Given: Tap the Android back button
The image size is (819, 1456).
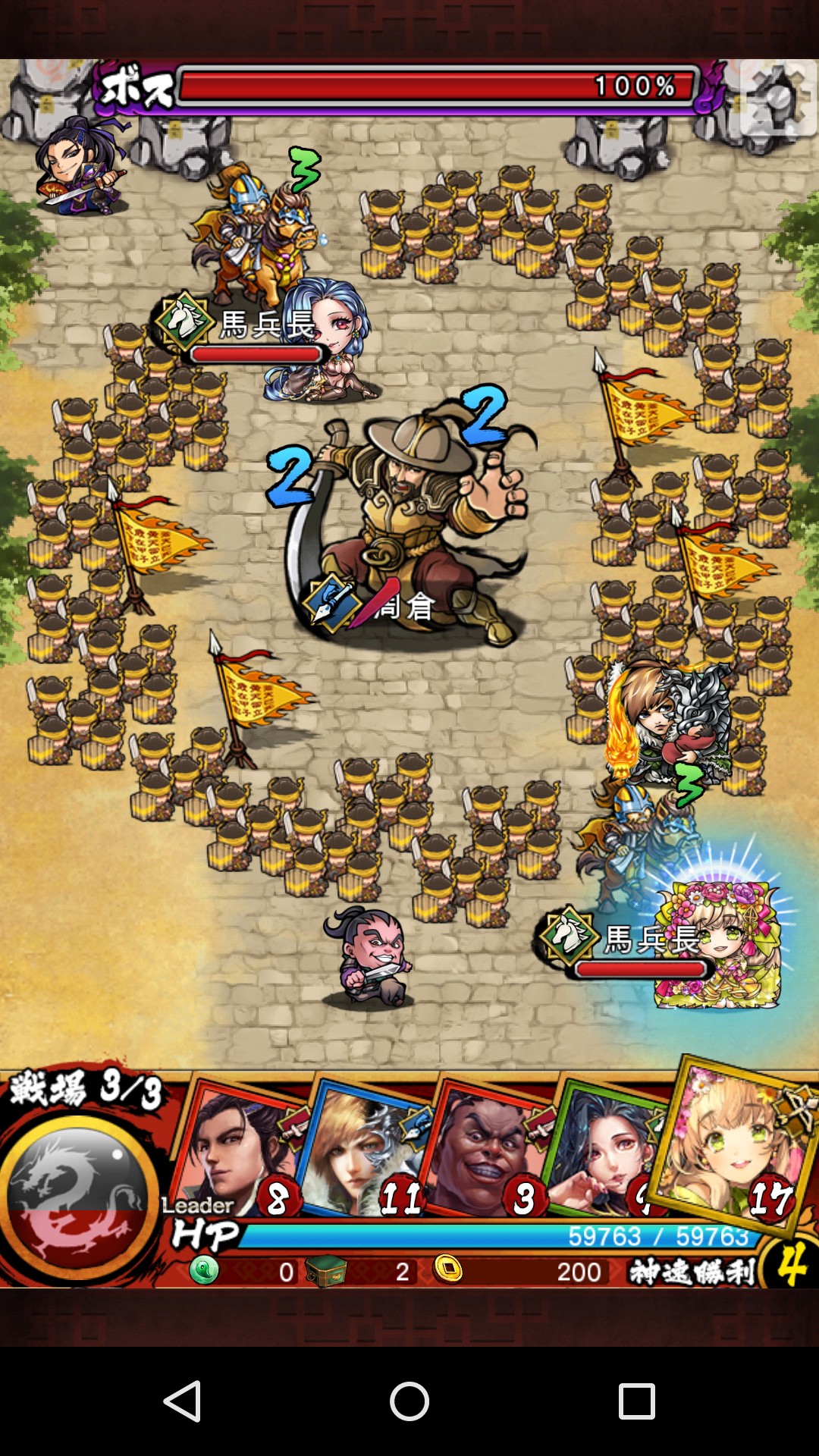Looking at the screenshot, I should [182, 1401].
